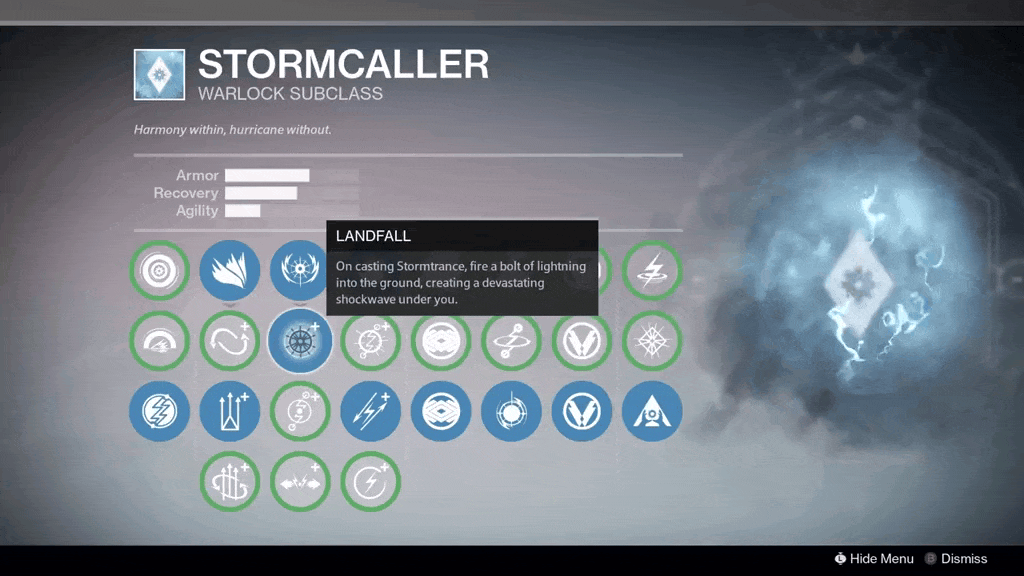Viewport: 1024px width, 576px height.
Task: Select the green-ringed double chevron node
Action: [x=581, y=341]
